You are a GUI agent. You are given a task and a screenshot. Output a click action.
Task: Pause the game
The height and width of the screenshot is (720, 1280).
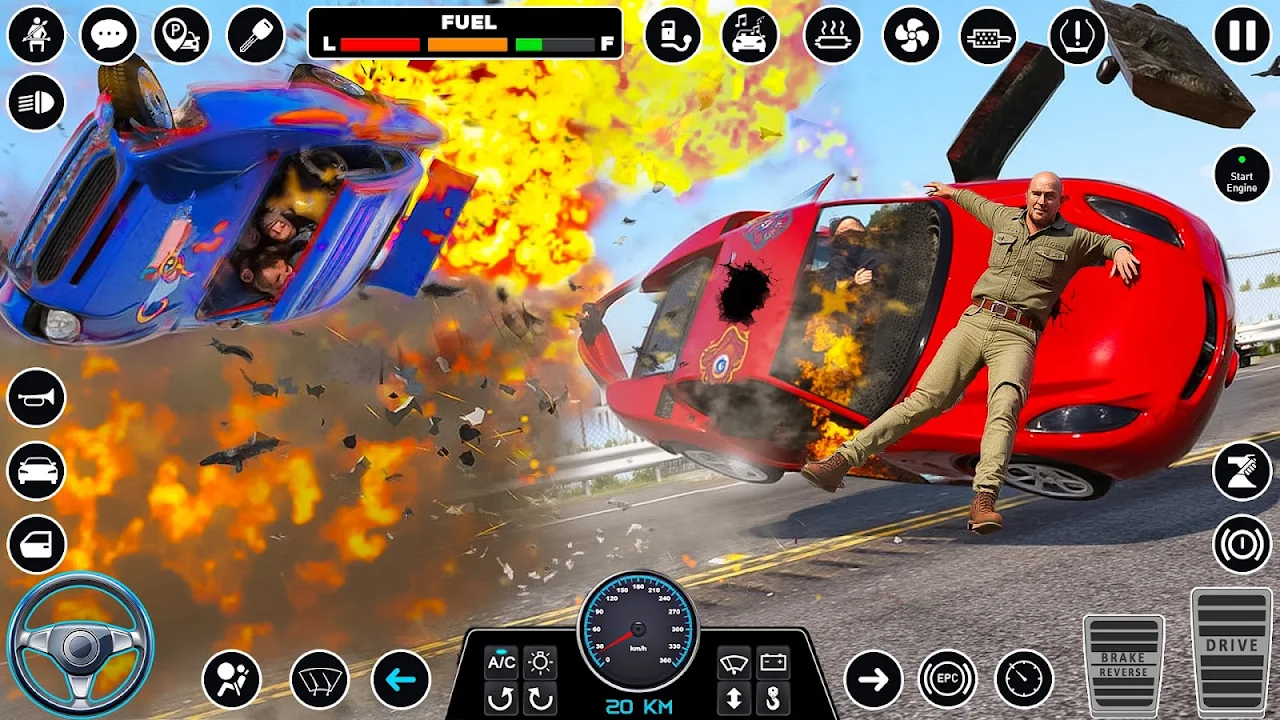1242,35
